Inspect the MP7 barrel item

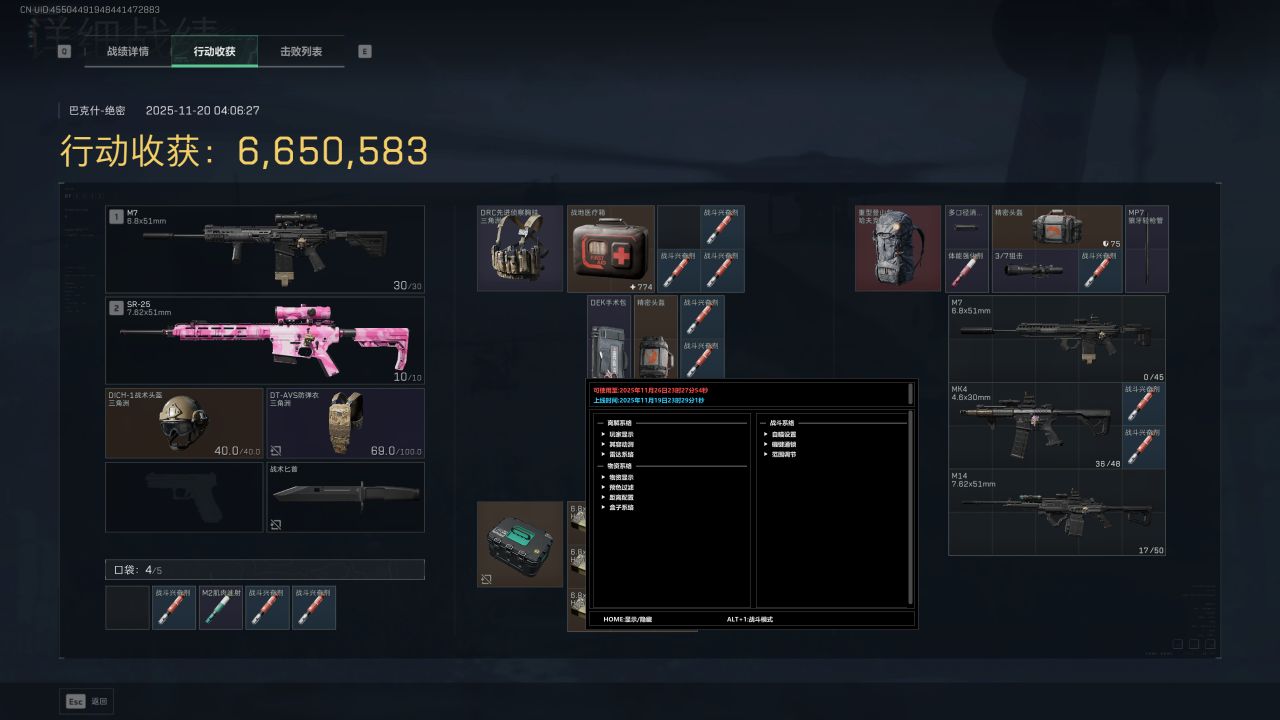pos(1146,249)
